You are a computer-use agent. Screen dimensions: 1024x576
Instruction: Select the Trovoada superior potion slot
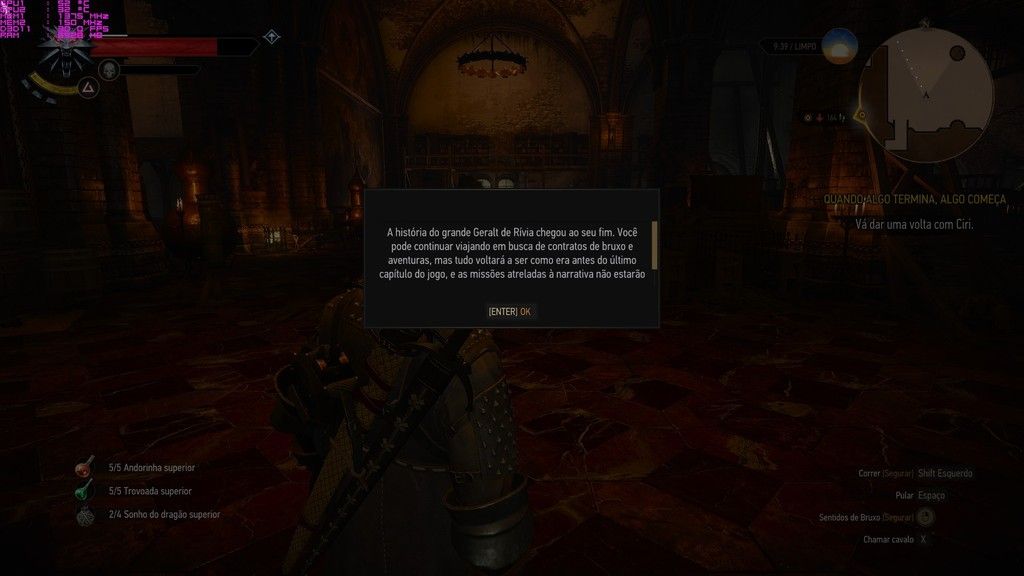pyautogui.click(x=85, y=491)
